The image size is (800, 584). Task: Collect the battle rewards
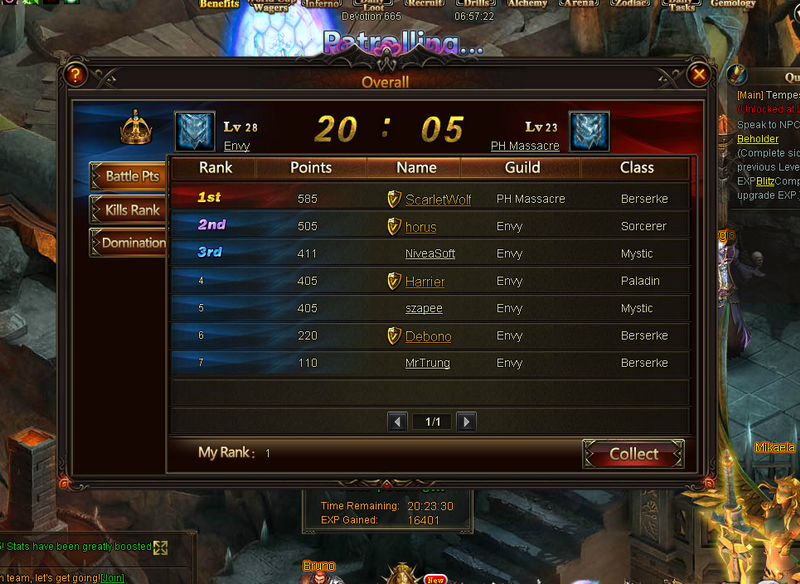[633, 454]
